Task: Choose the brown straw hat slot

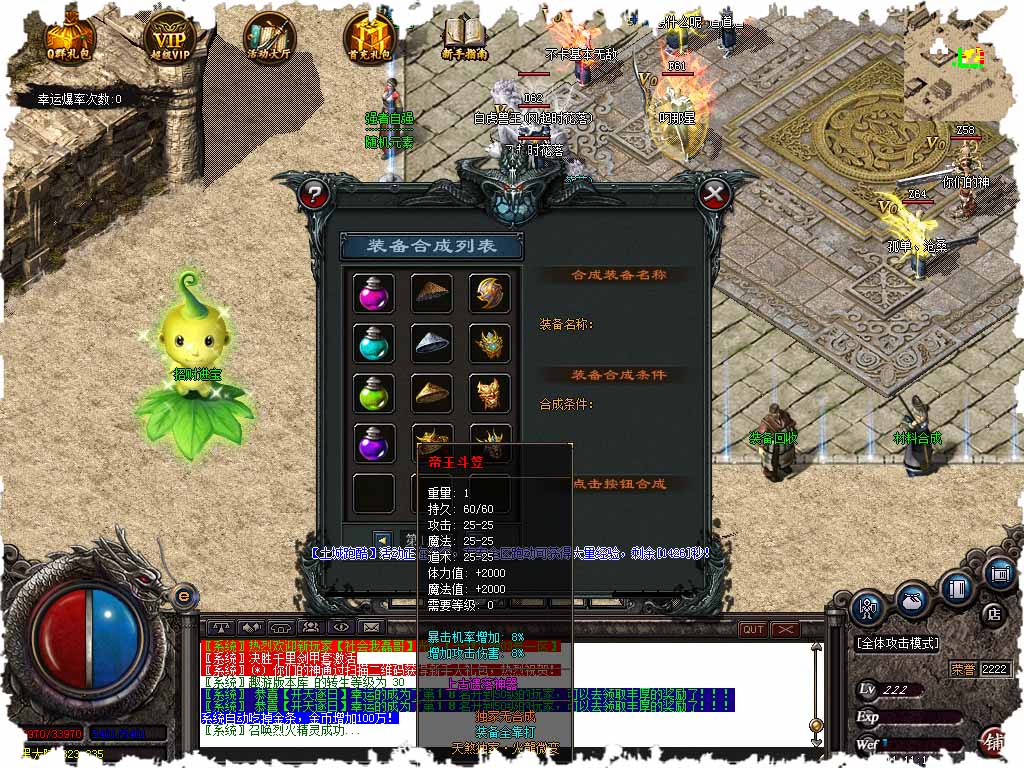Action: point(431,292)
